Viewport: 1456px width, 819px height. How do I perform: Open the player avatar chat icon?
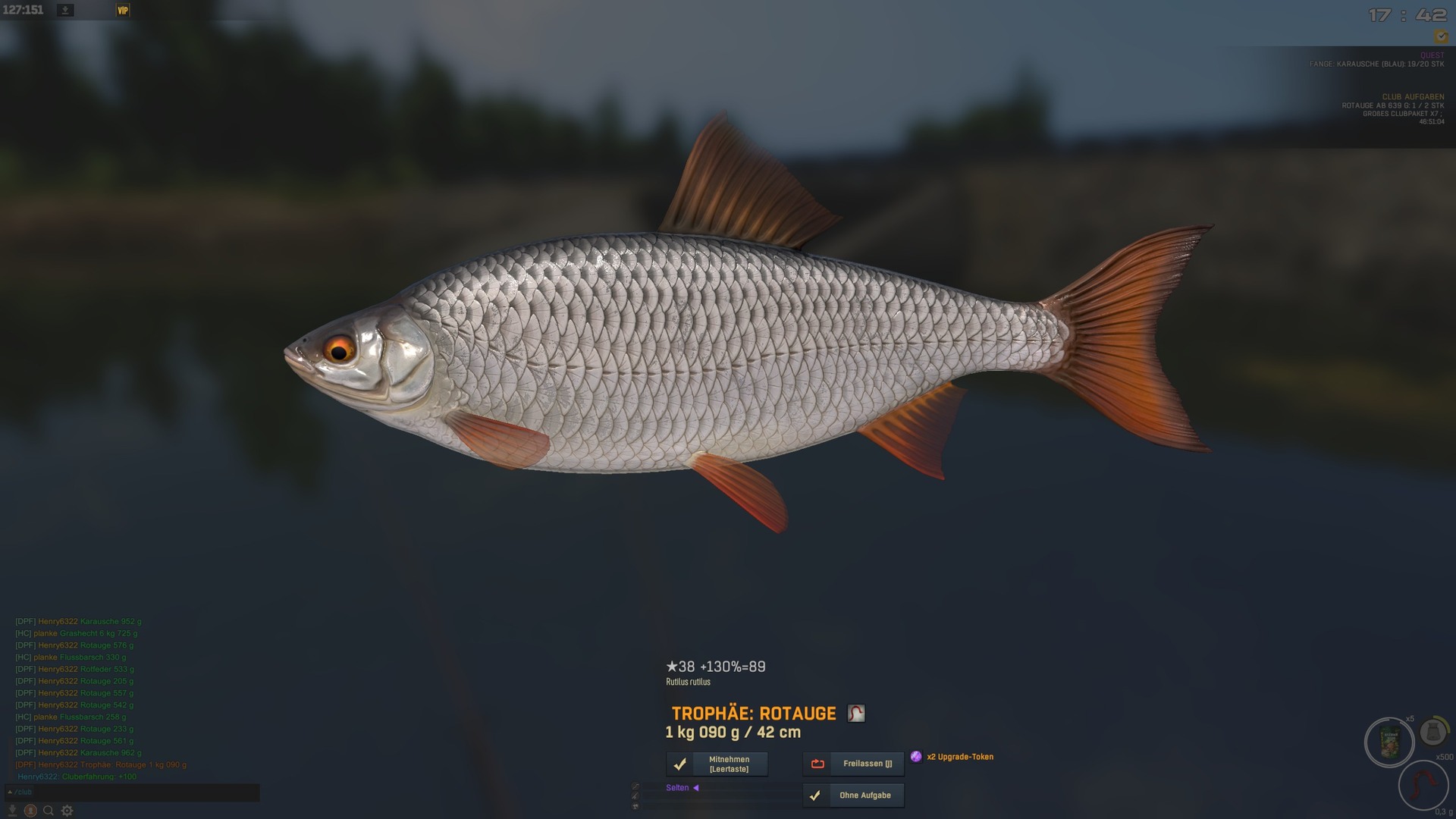30,811
